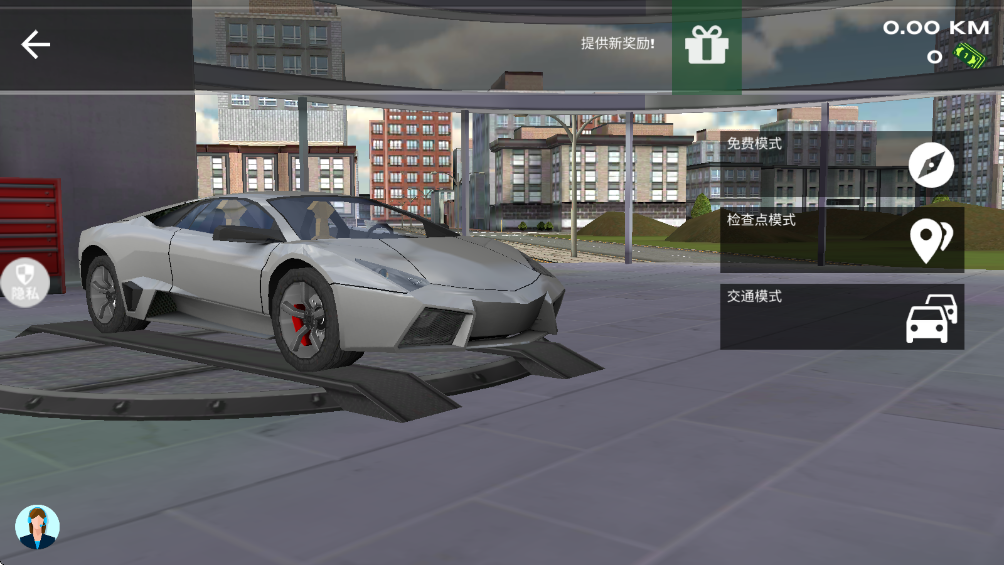The width and height of the screenshot is (1004, 565).
Task: Select traffic mode (交通模式)
Action: pyautogui.click(x=841, y=317)
